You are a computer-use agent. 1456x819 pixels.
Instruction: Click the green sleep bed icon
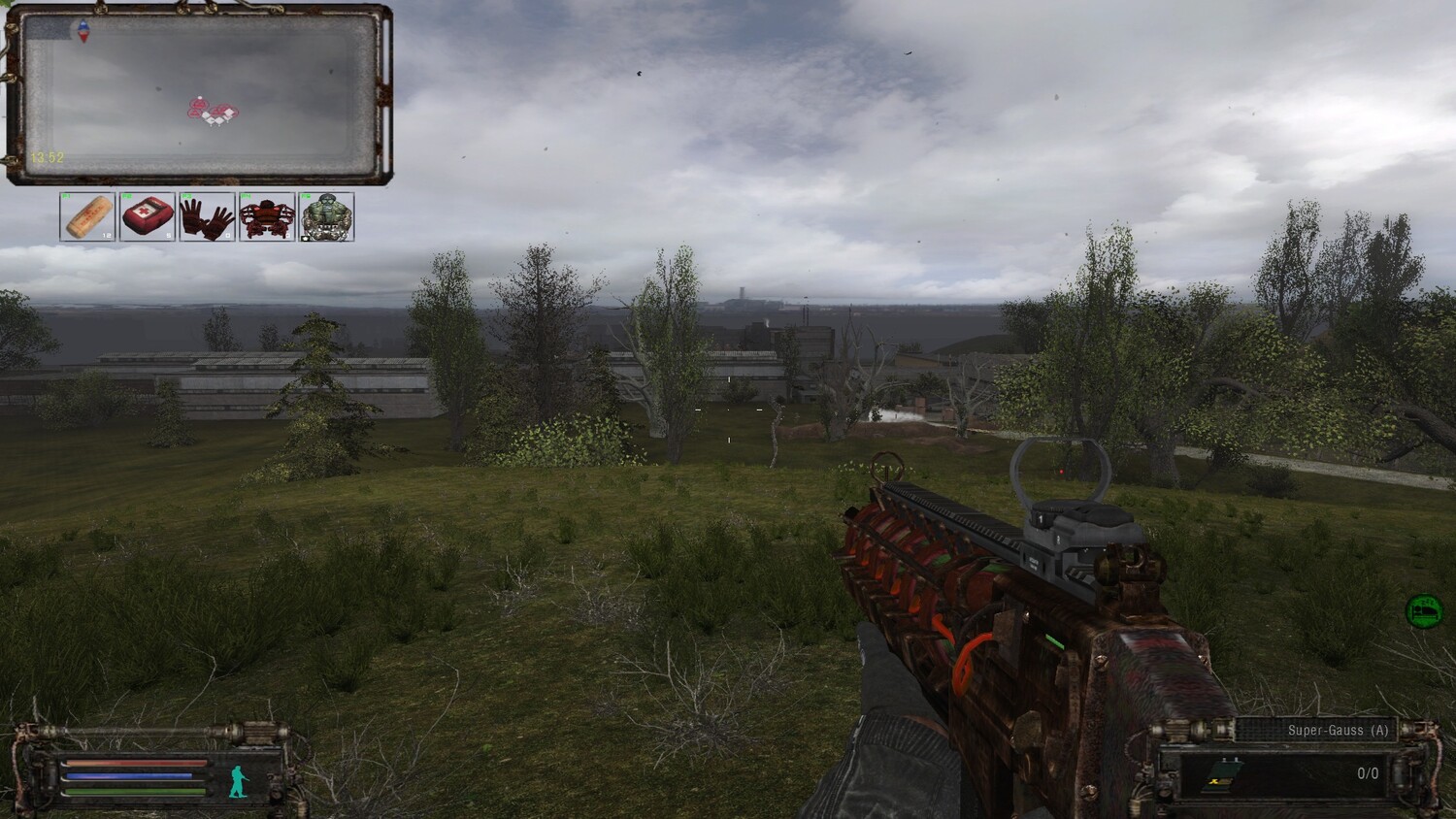click(1424, 611)
